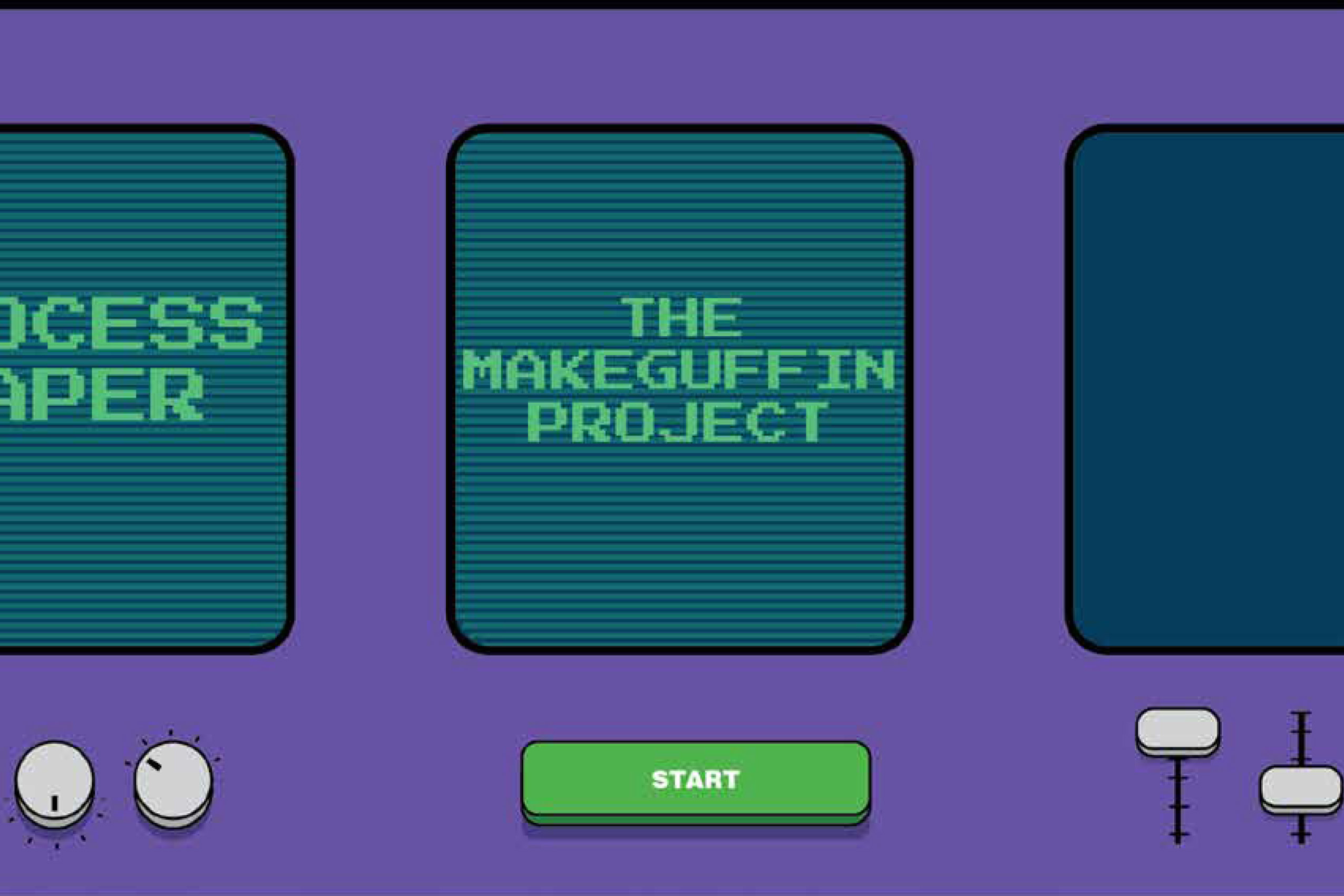1344x896 pixels.
Task: Click the 'START' label text
Action: (696, 778)
